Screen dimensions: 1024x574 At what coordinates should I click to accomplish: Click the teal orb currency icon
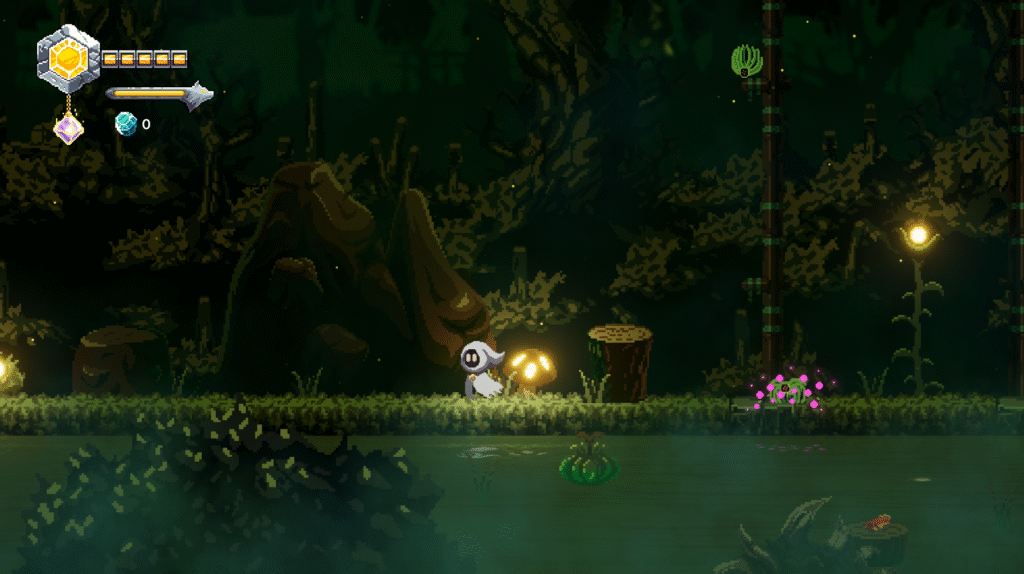(125, 124)
